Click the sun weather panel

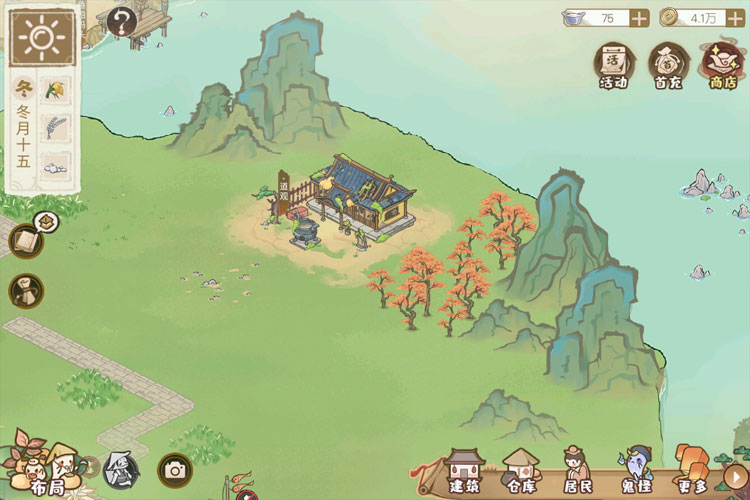43,40
